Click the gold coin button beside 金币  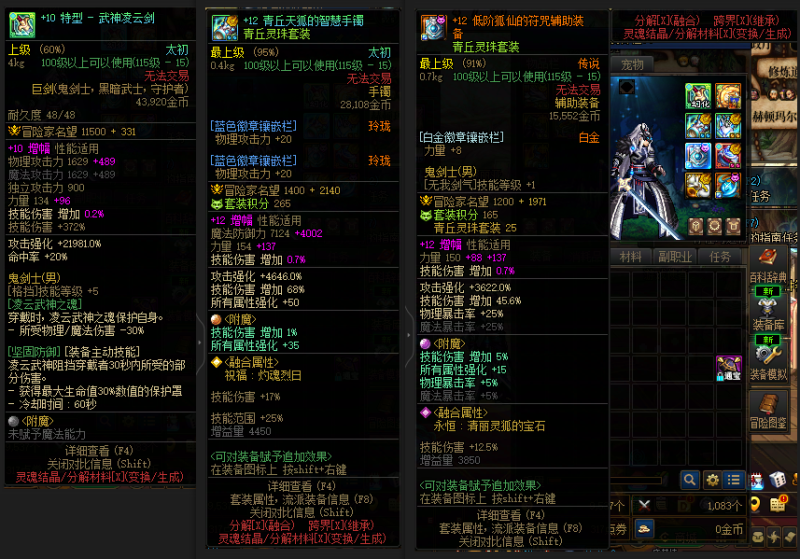tap(645, 529)
